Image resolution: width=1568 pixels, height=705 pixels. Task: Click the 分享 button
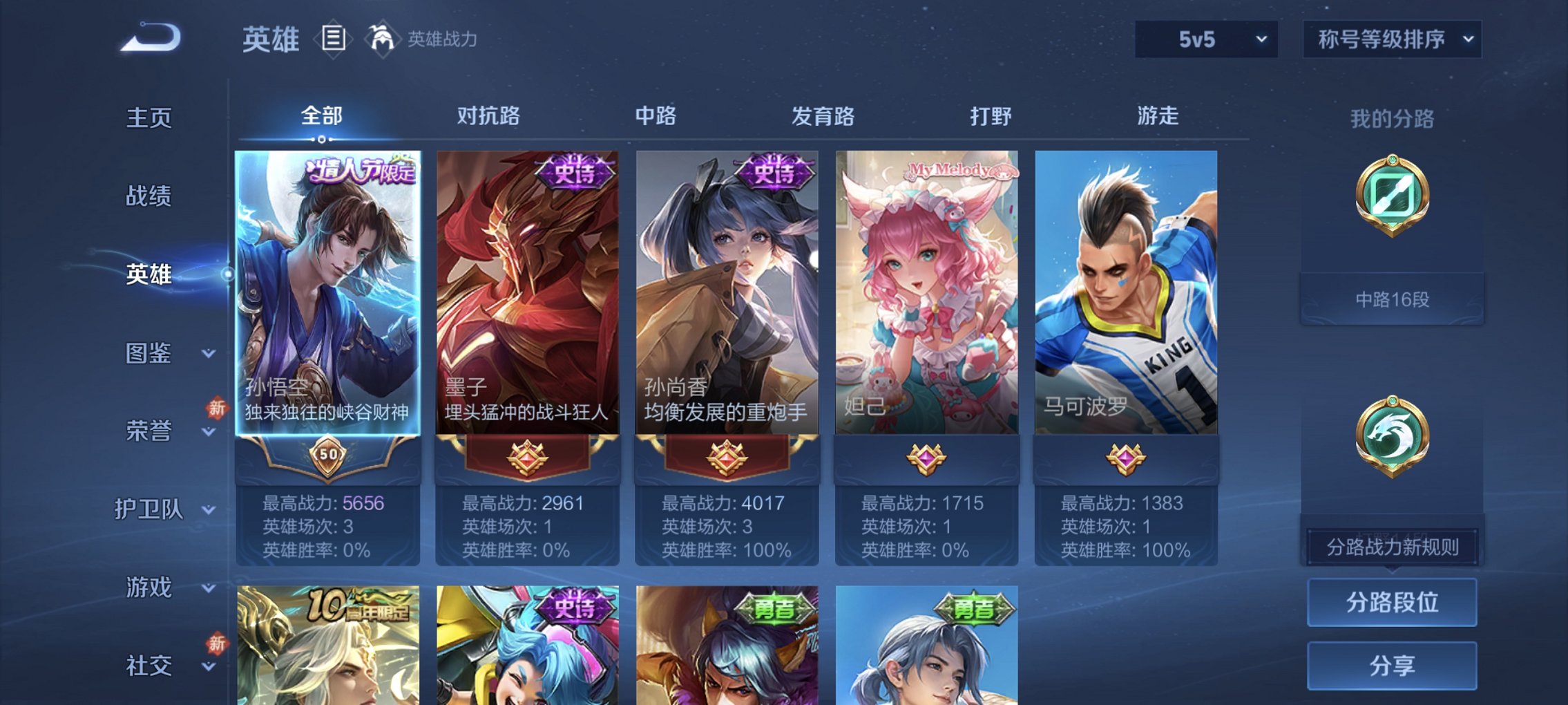pyautogui.click(x=1391, y=665)
